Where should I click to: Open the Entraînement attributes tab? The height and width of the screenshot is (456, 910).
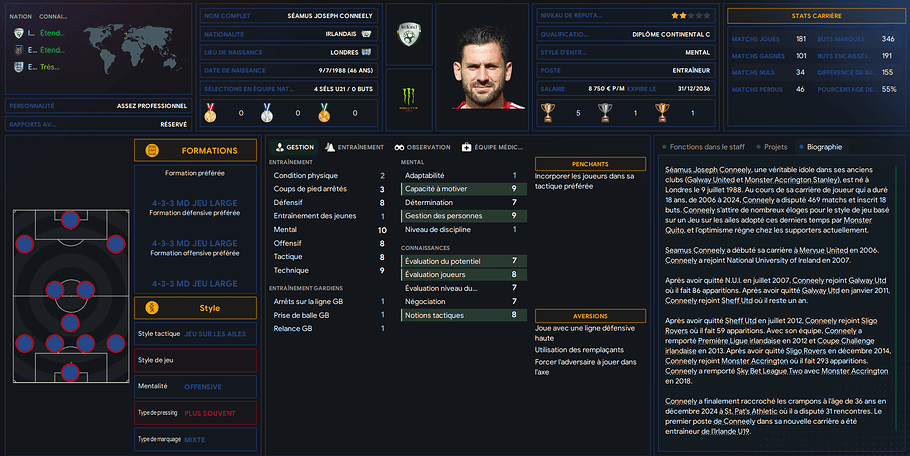tap(355, 147)
